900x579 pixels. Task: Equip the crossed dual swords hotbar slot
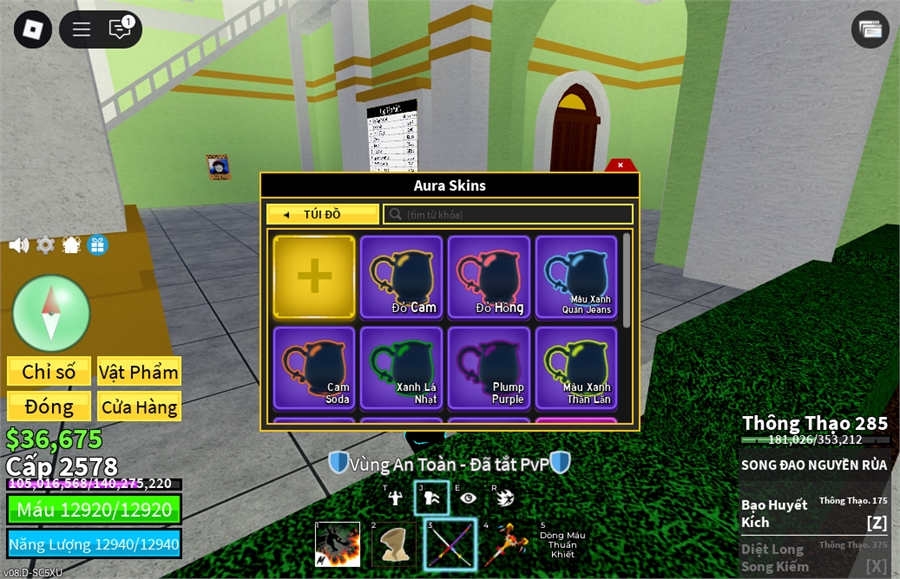[450, 544]
